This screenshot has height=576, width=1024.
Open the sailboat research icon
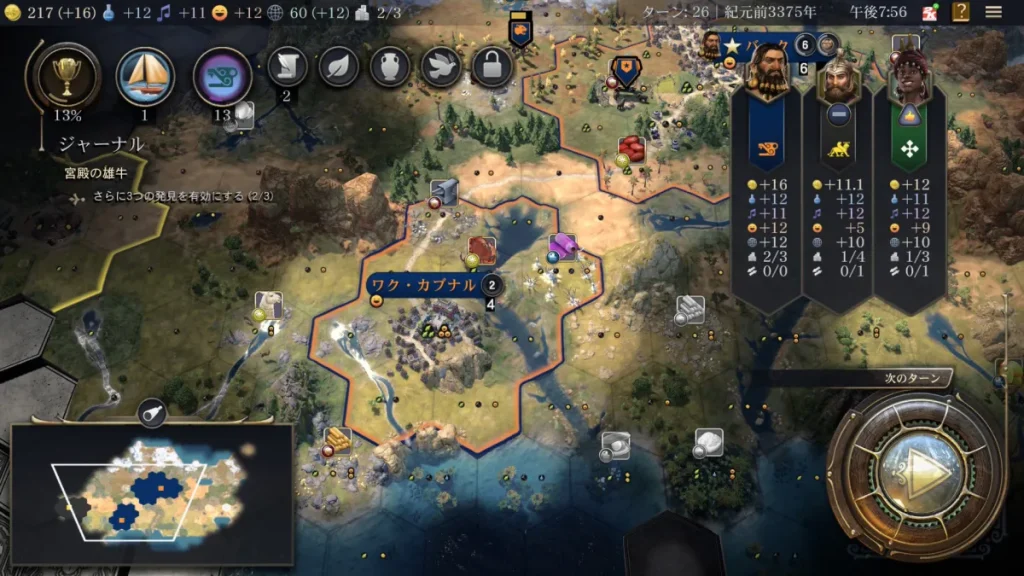(x=145, y=76)
